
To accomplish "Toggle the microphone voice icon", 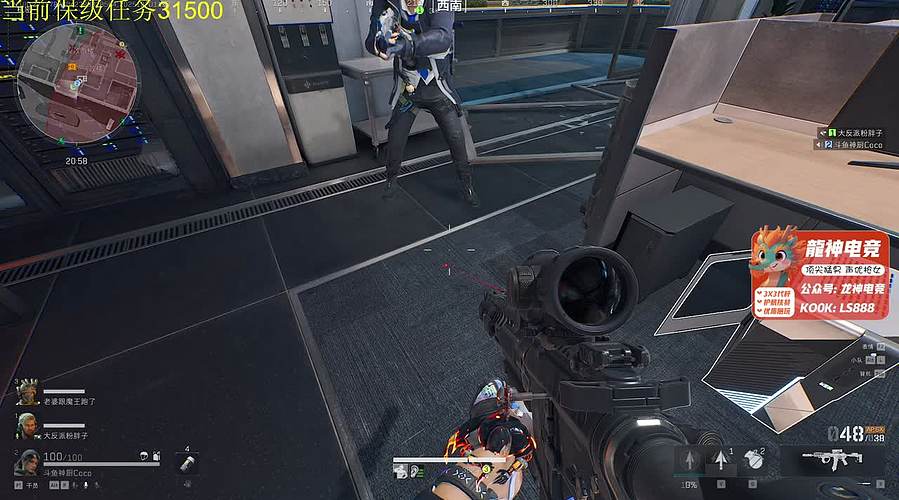I will [x=87, y=485].
